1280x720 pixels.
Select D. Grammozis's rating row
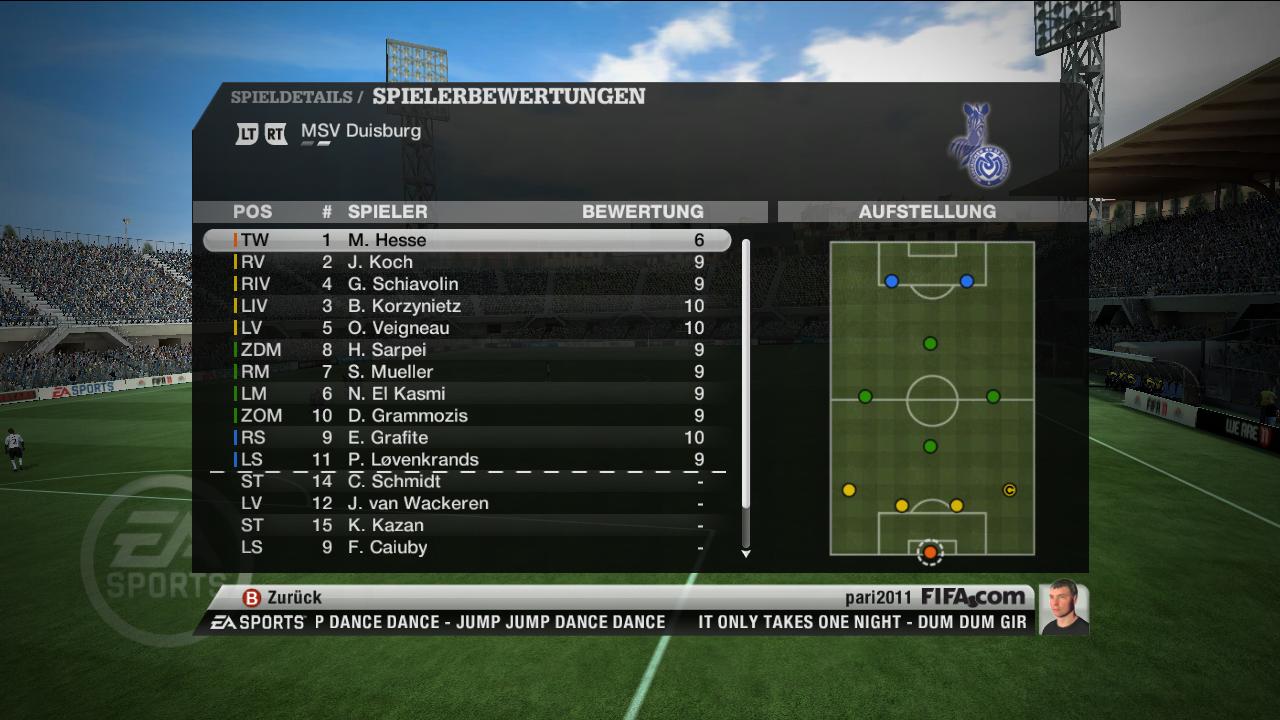(x=467, y=416)
